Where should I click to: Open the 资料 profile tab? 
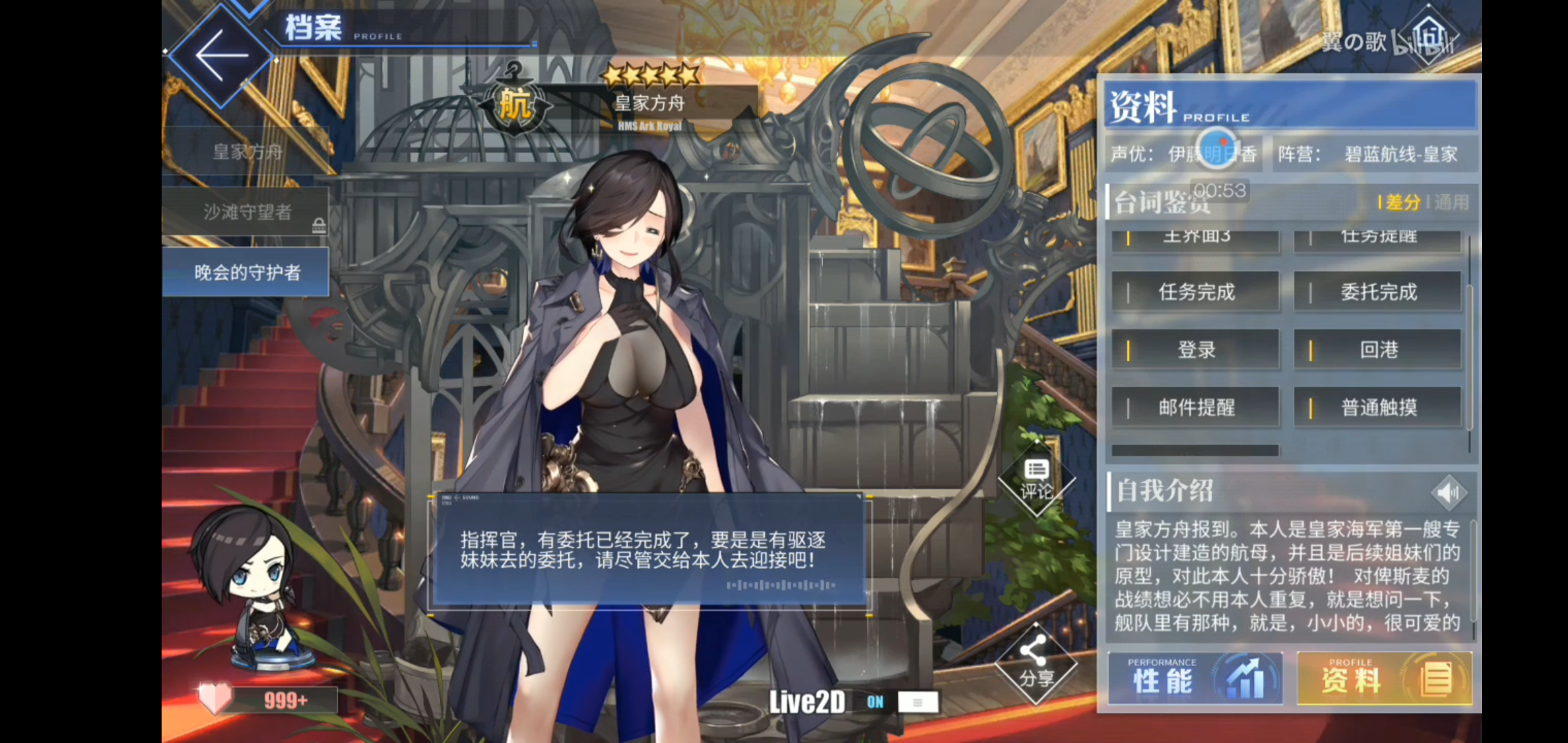point(1384,679)
